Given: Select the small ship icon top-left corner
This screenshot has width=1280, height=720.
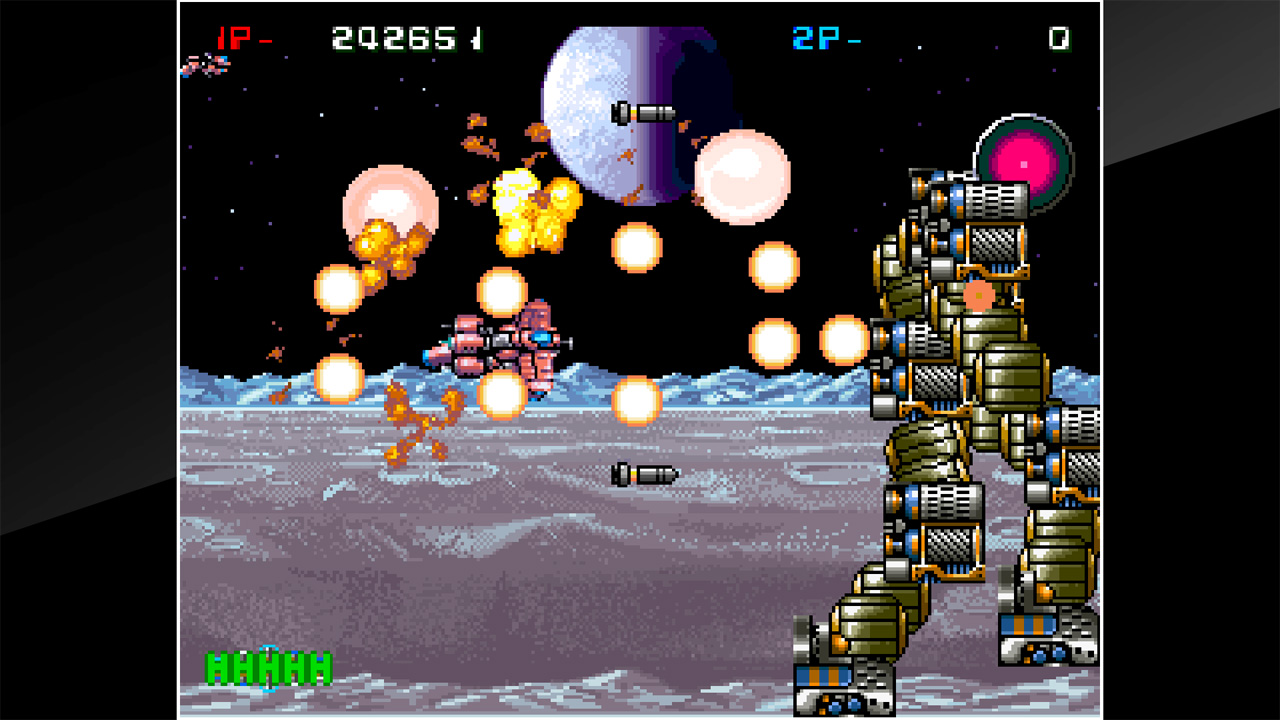Looking at the screenshot, I should 205,66.
